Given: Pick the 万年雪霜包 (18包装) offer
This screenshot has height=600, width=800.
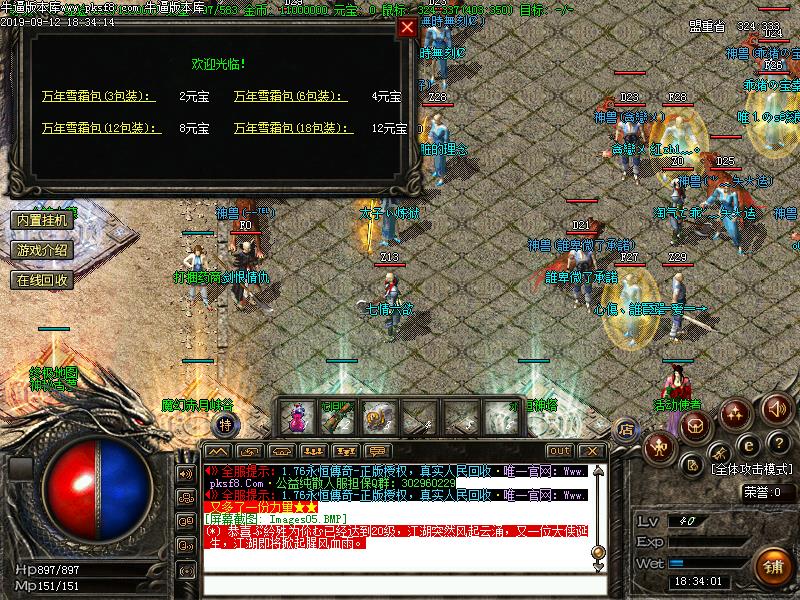Looking at the screenshot, I should pos(293,128).
